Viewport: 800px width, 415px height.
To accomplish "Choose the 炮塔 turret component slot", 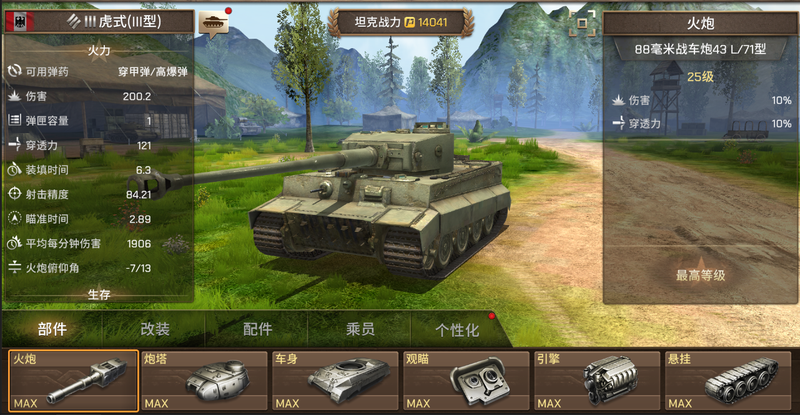I will point(204,381).
